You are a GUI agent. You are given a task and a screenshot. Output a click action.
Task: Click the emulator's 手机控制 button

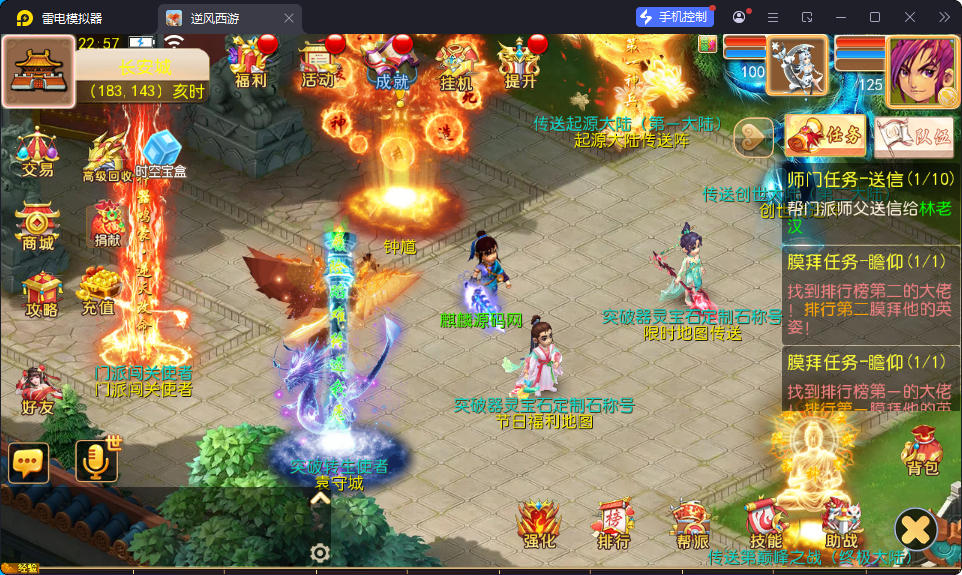tap(674, 17)
